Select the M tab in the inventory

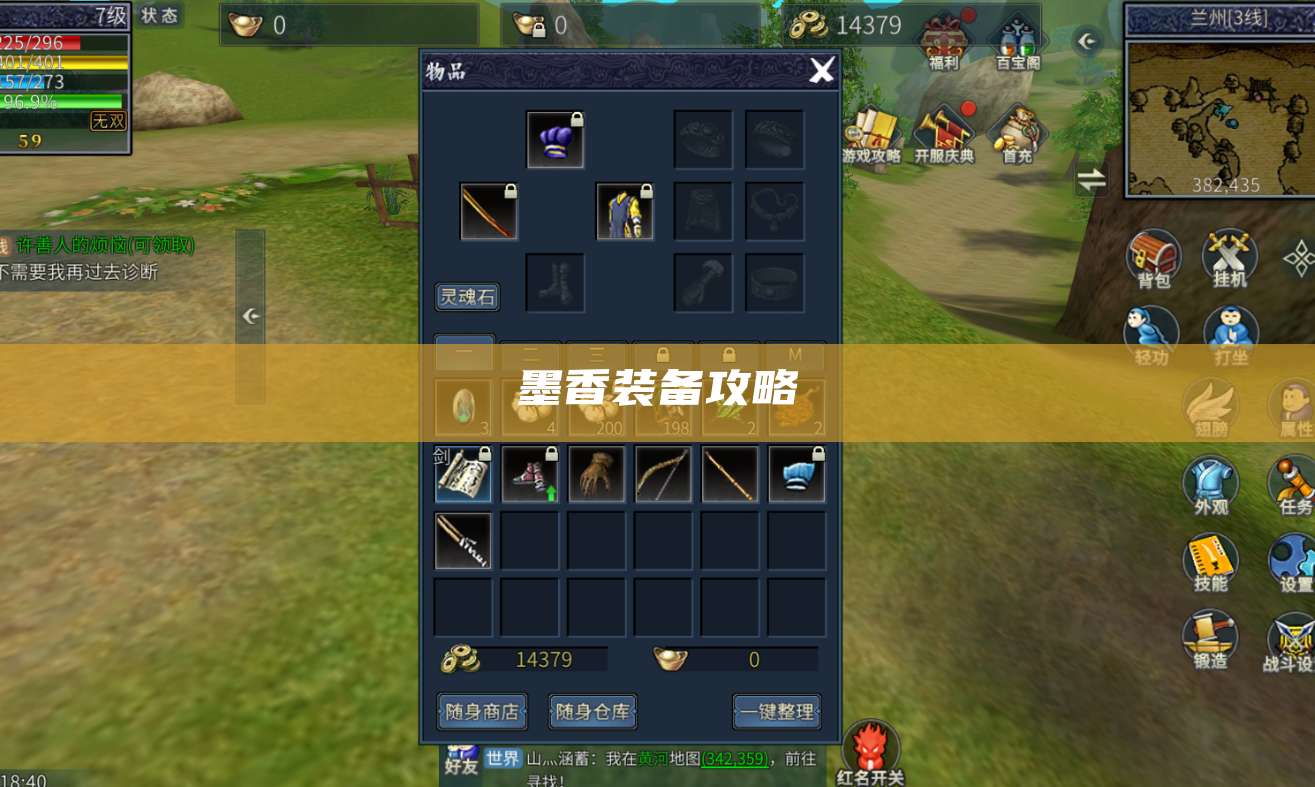[795, 353]
